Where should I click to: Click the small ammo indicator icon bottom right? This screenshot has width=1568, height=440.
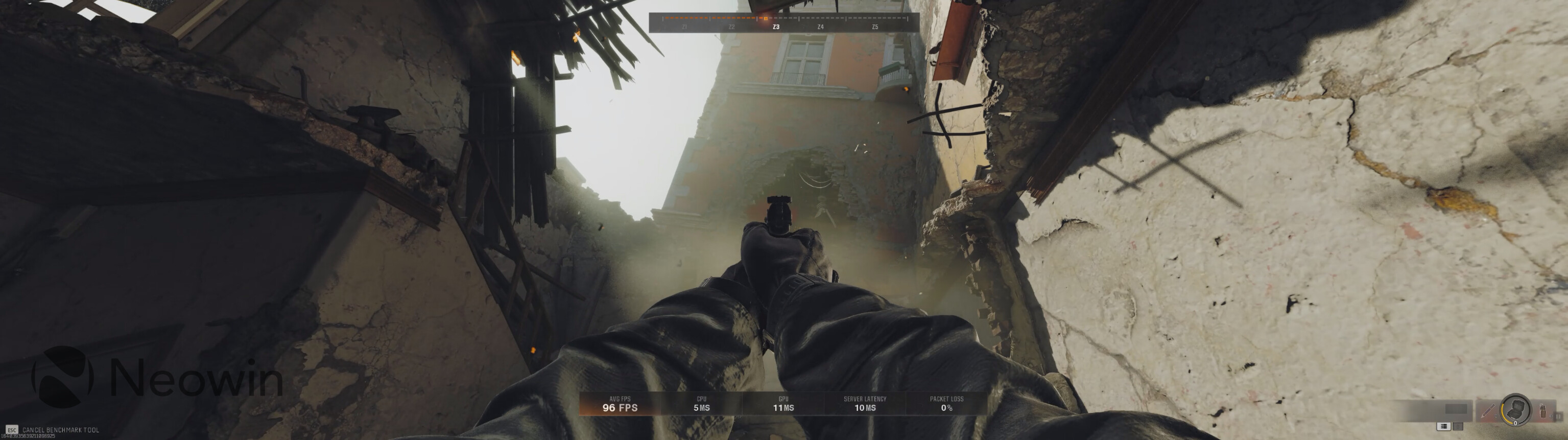[x=1559, y=417]
